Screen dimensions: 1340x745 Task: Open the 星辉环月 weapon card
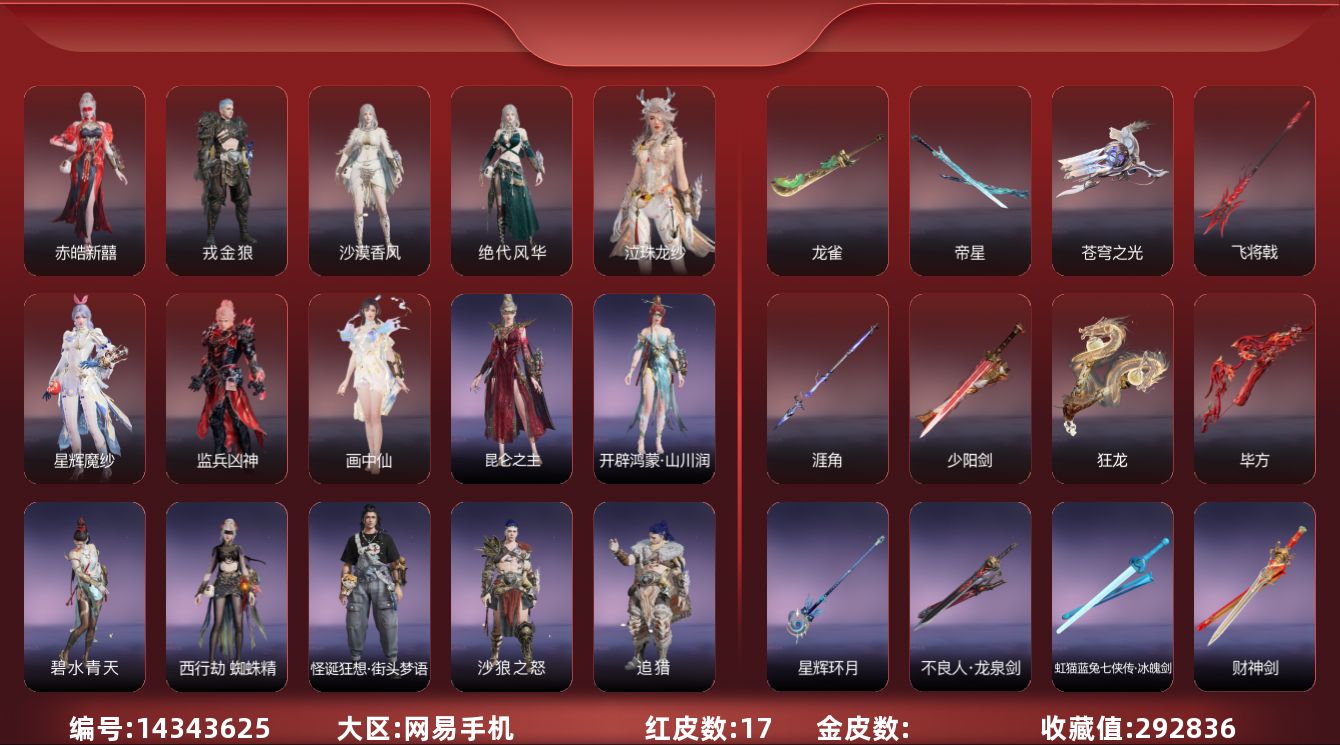point(827,596)
